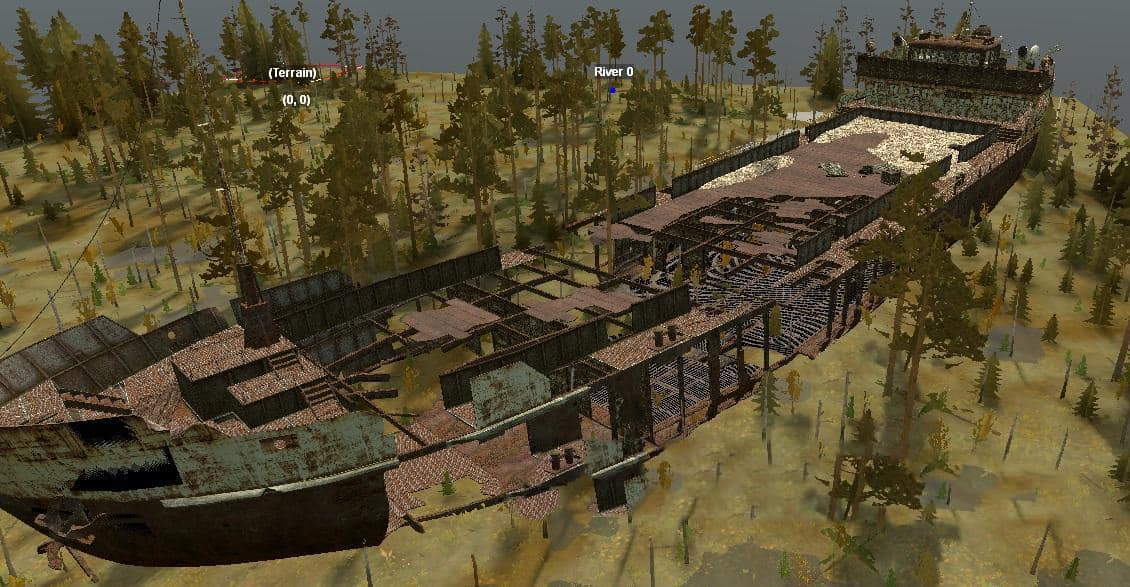Image resolution: width=1130 pixels, height=587 pixels.
Task: Select the River 0 blue point marker
Action: tap(612, 89)
